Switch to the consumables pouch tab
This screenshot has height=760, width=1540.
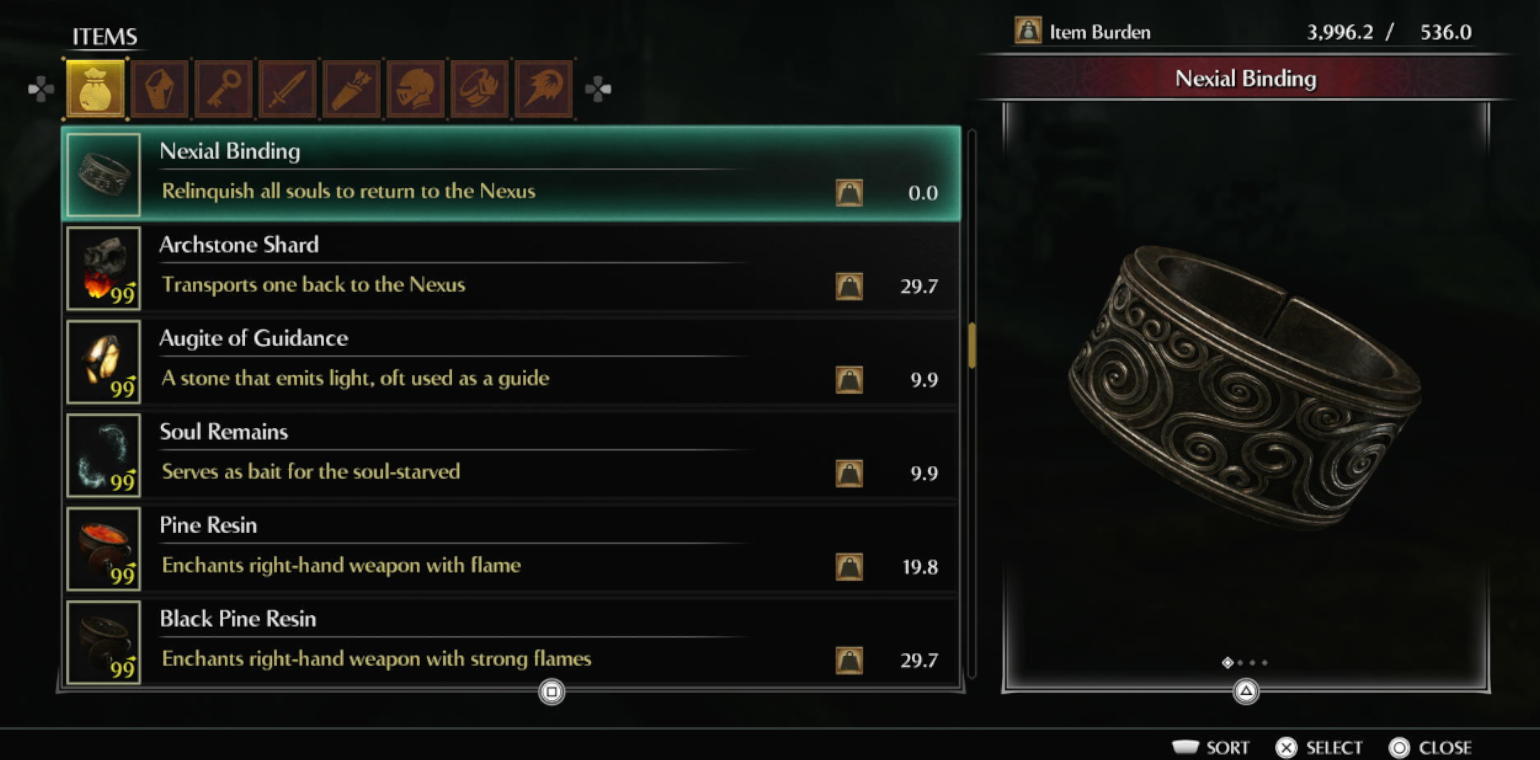point(96,90)
